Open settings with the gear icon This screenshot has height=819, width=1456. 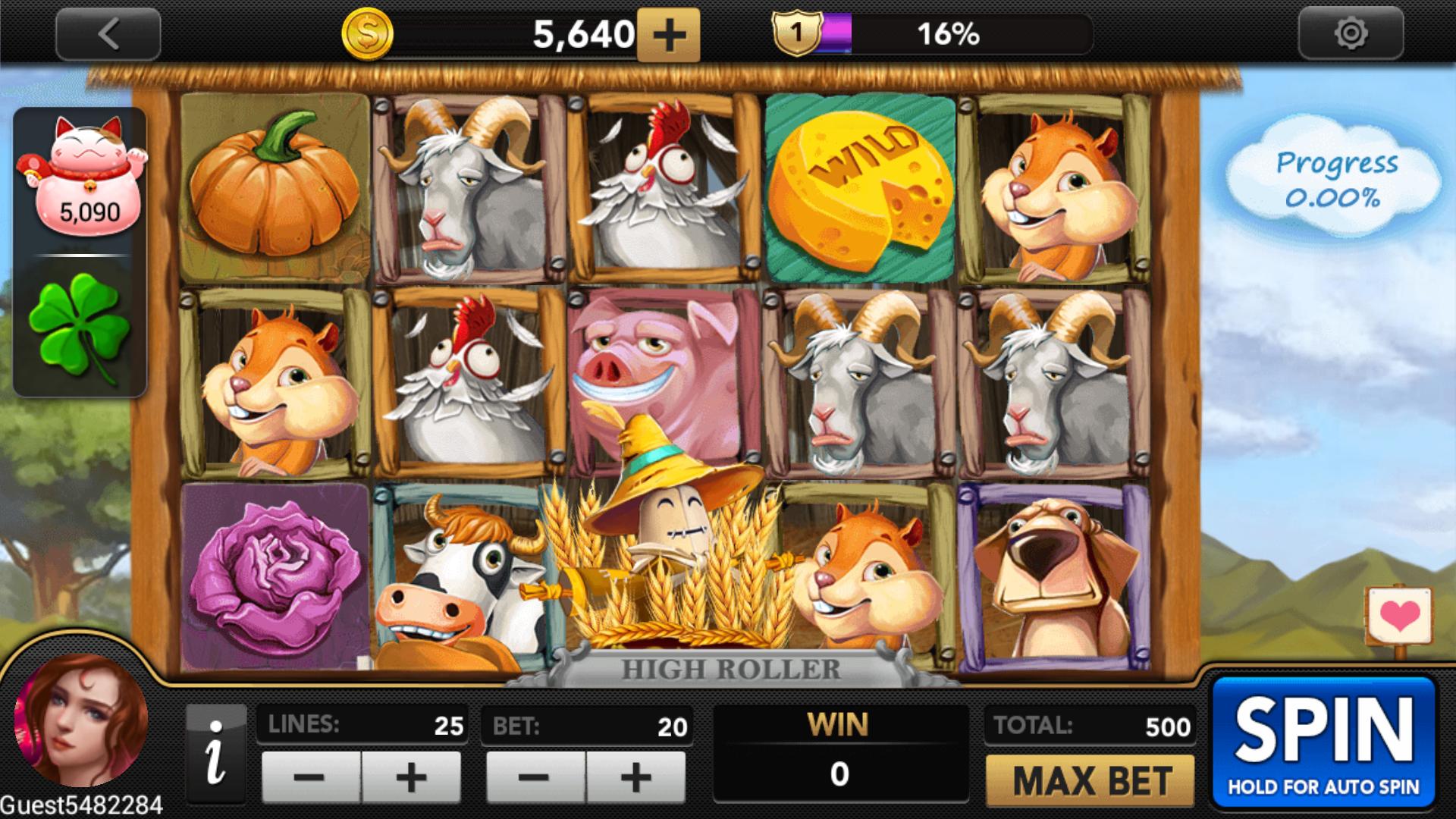1351,34
